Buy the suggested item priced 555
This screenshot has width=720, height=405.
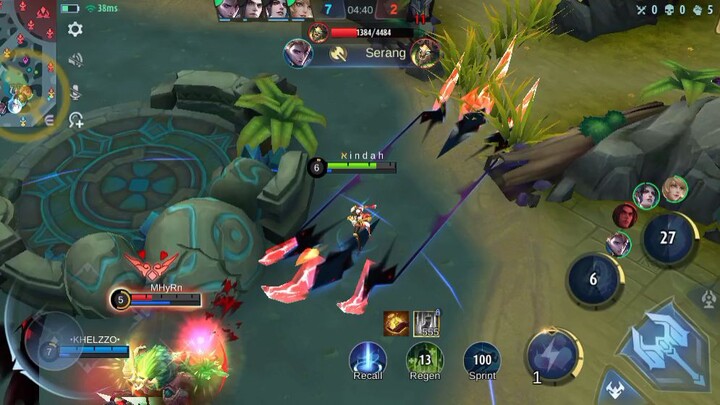pyautogui.click(x=427, y=323)
